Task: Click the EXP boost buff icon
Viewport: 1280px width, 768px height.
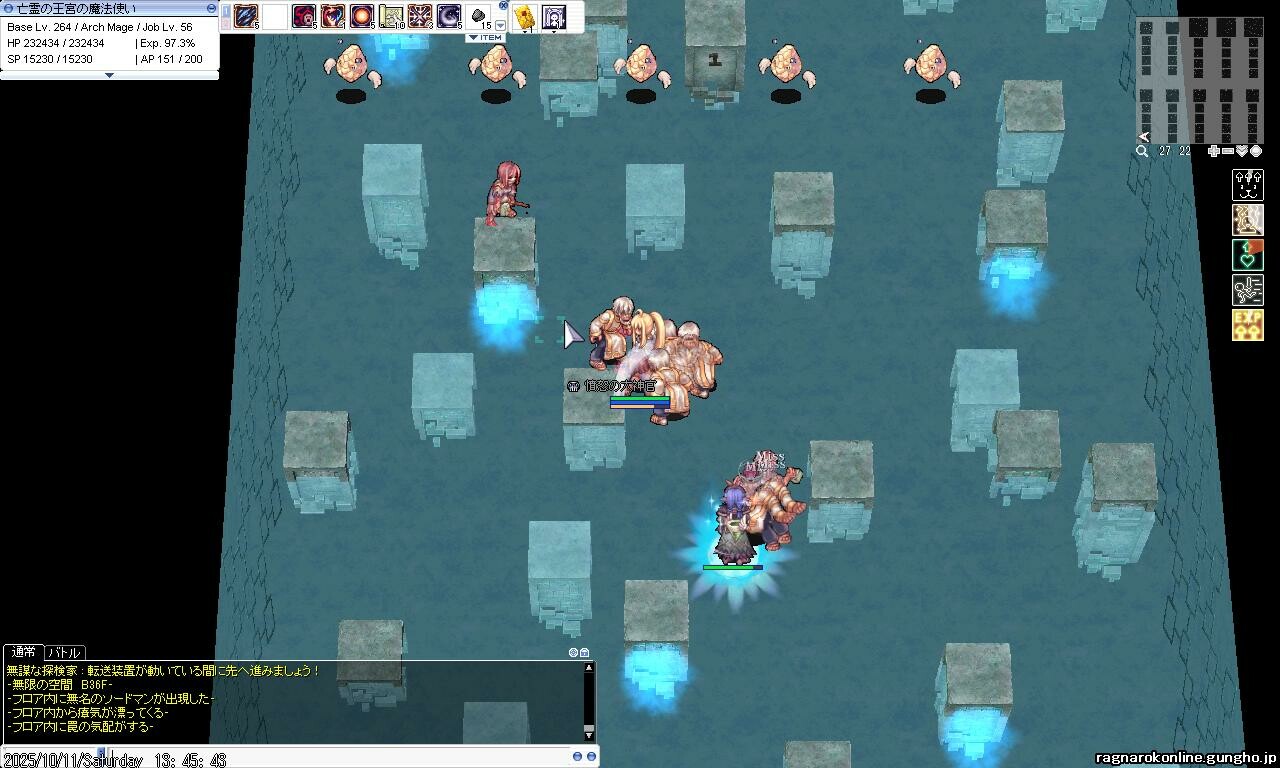Action: click(1247, 325)
